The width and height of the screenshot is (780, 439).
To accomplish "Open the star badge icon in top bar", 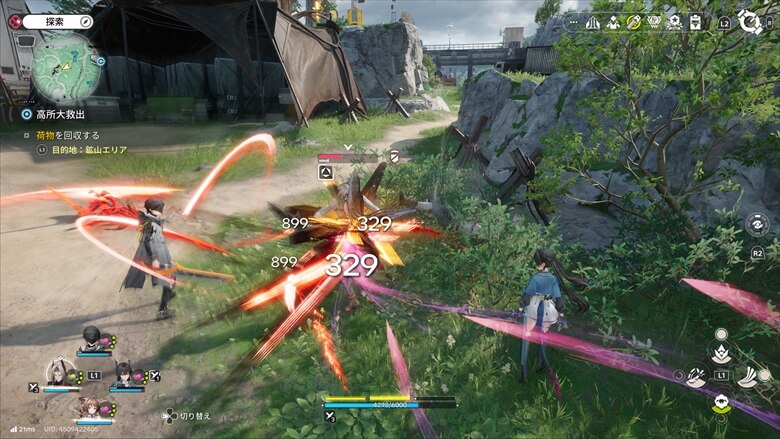I will (675, 22).
